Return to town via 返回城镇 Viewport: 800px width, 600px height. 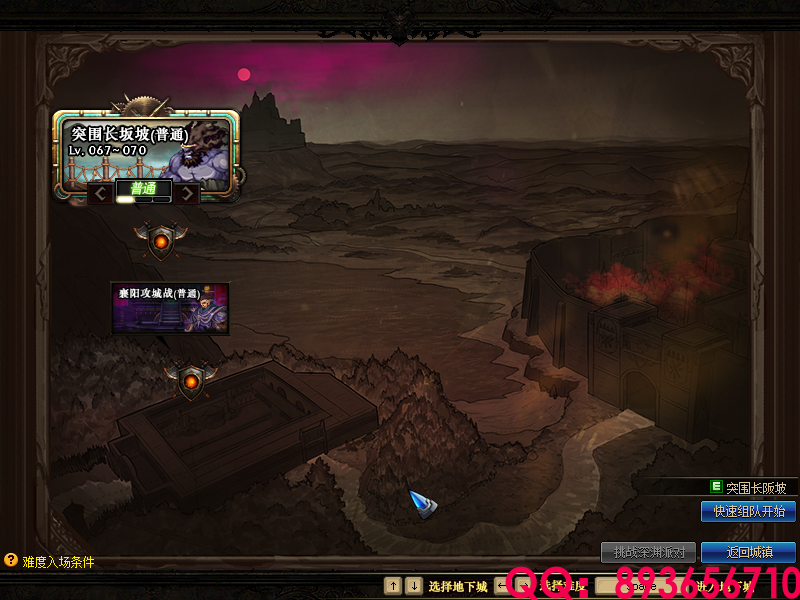coord(748,552)
